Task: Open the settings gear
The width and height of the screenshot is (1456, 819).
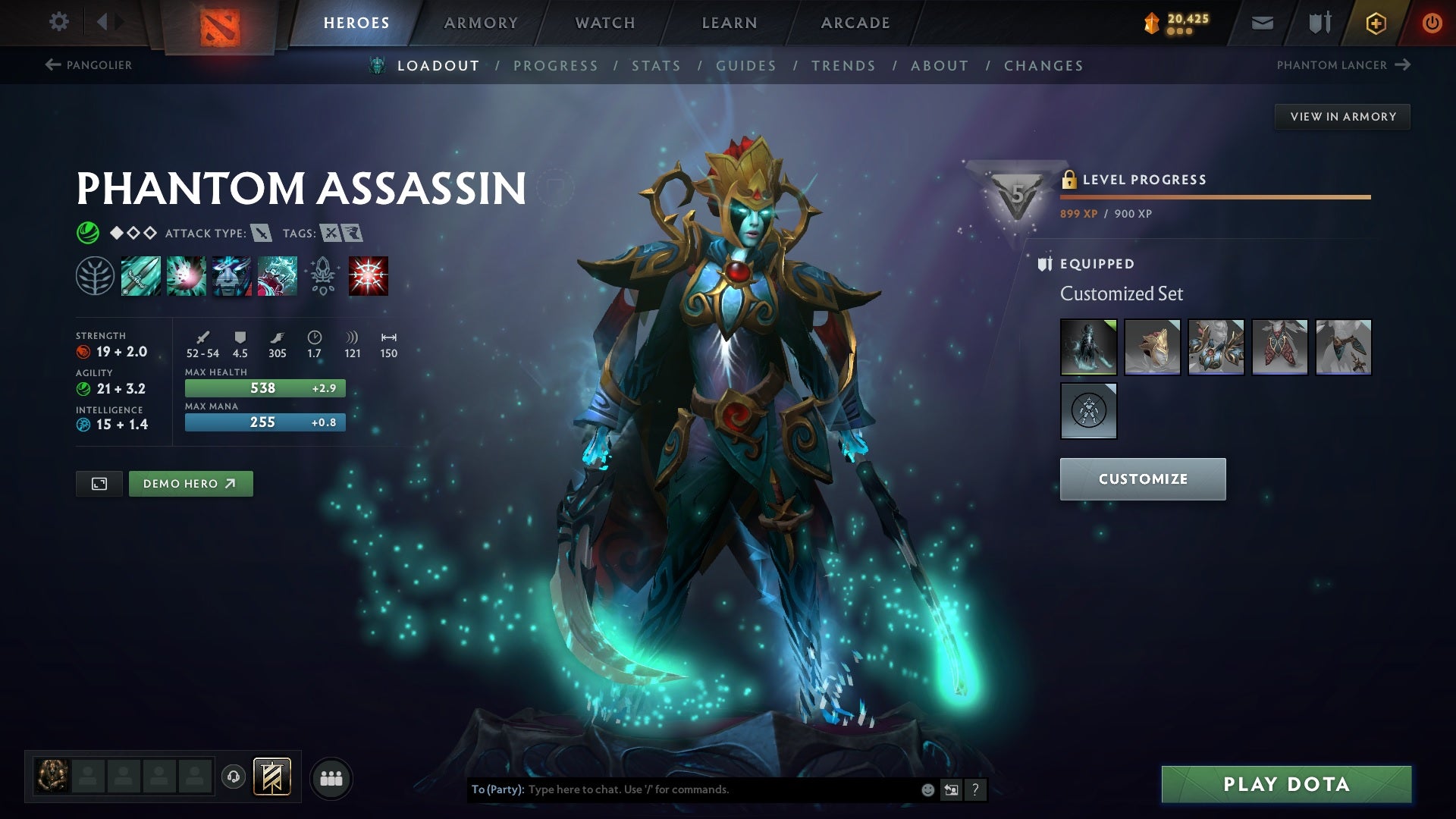Action: coord(58,22)
